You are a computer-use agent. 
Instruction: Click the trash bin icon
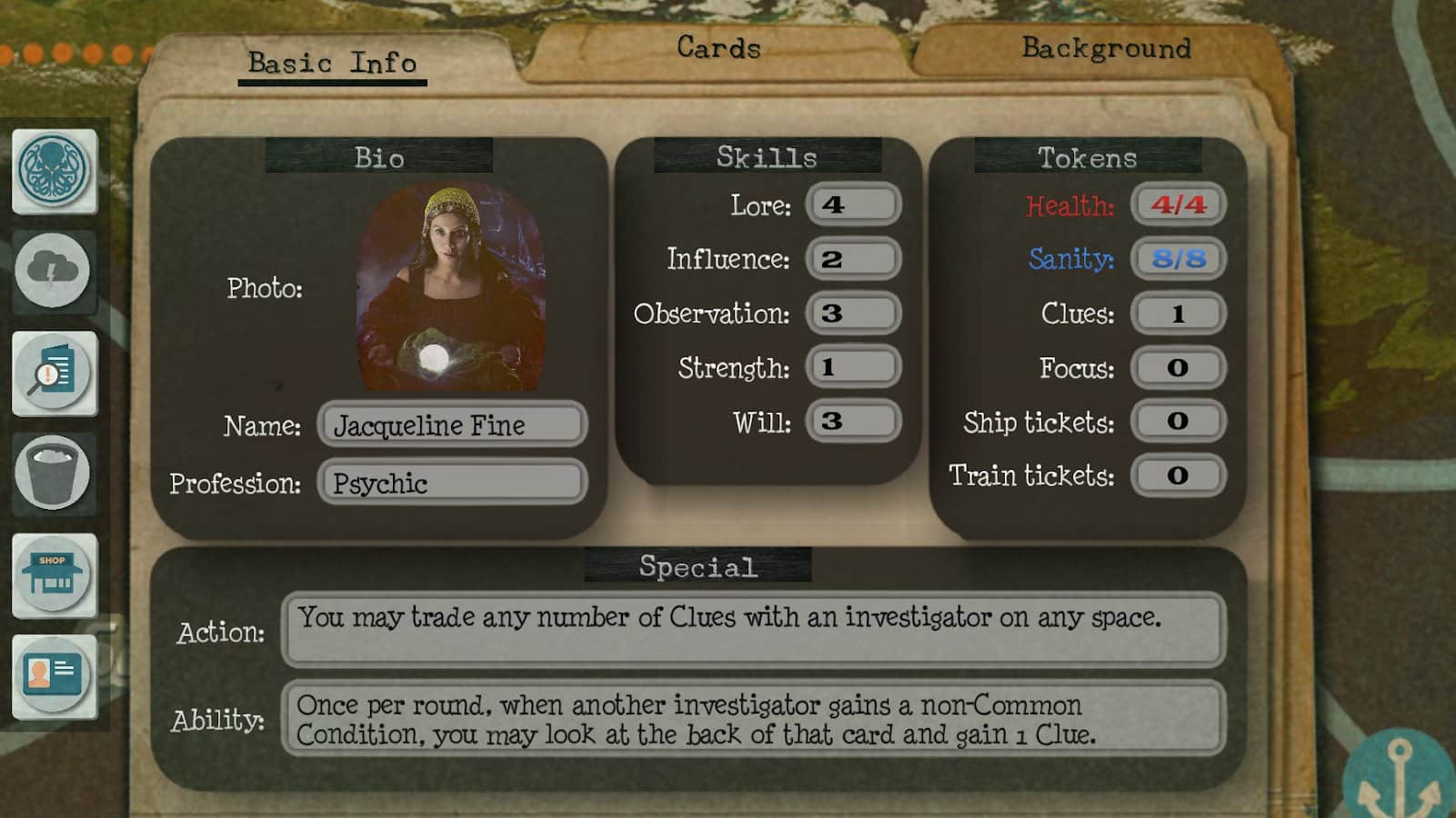pos(53,473)
